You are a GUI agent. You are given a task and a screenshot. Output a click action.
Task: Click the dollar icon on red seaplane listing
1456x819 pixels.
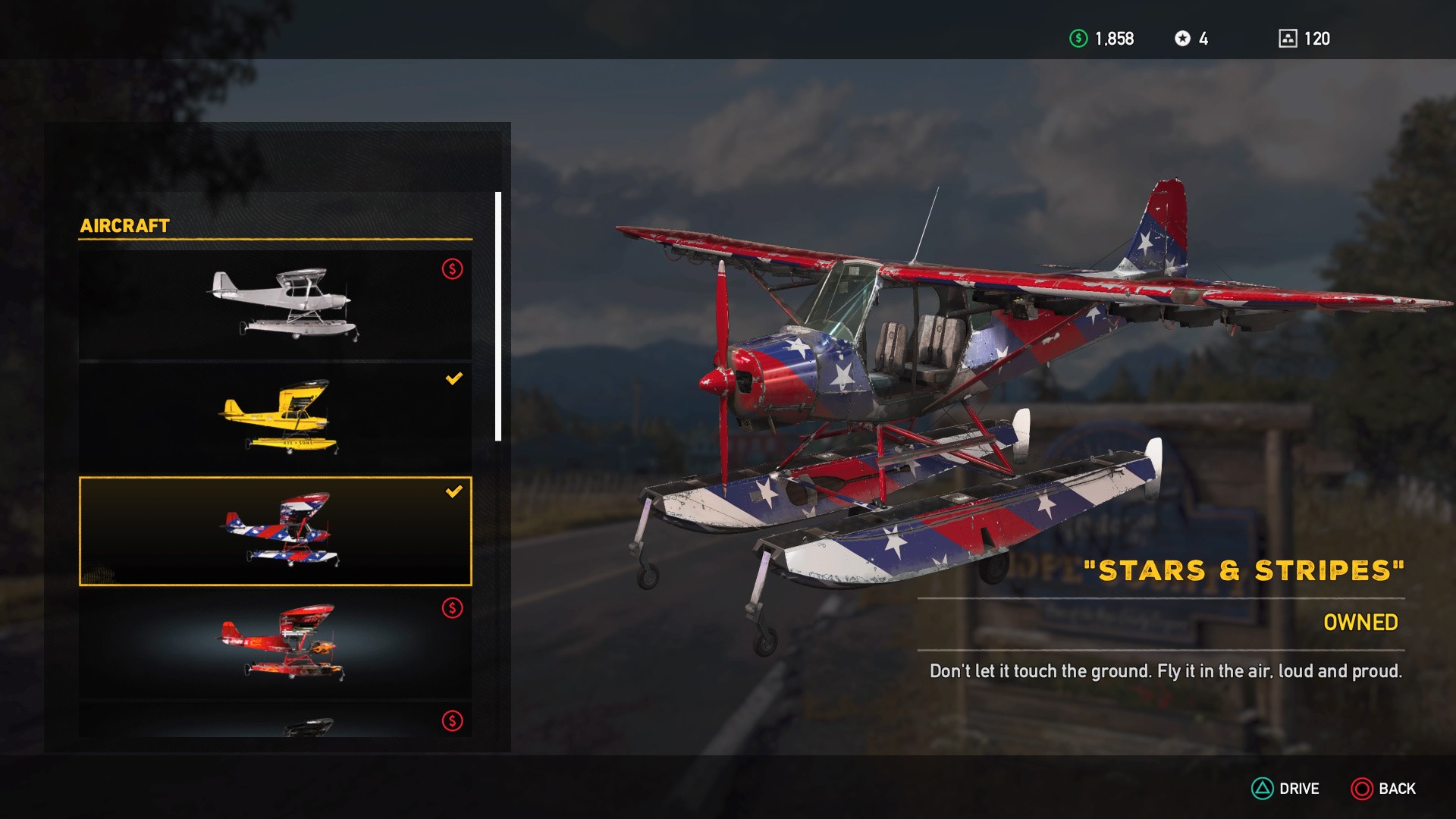click(x=451, y=607)
